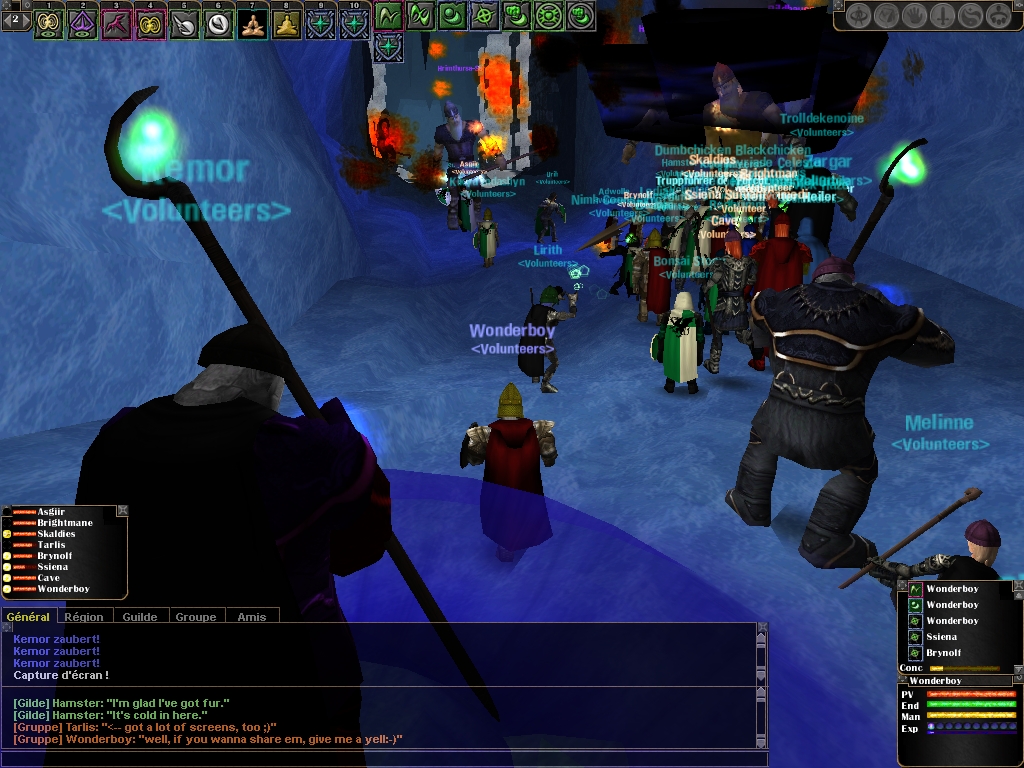
Task: Close the group member panel
Action: tap(122, 511)
